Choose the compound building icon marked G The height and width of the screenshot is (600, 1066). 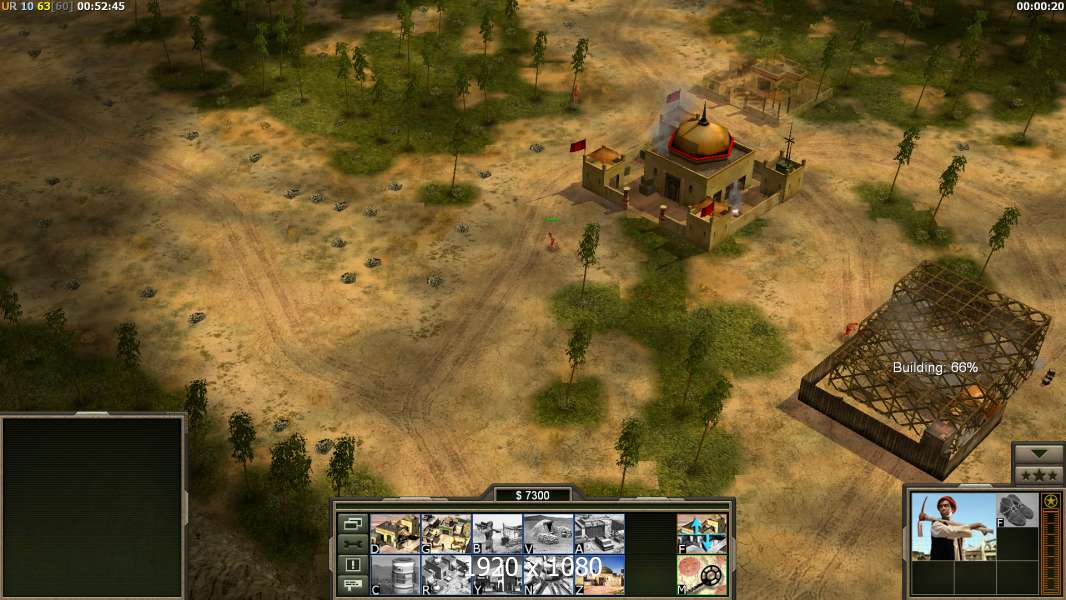tap(446, 534)
